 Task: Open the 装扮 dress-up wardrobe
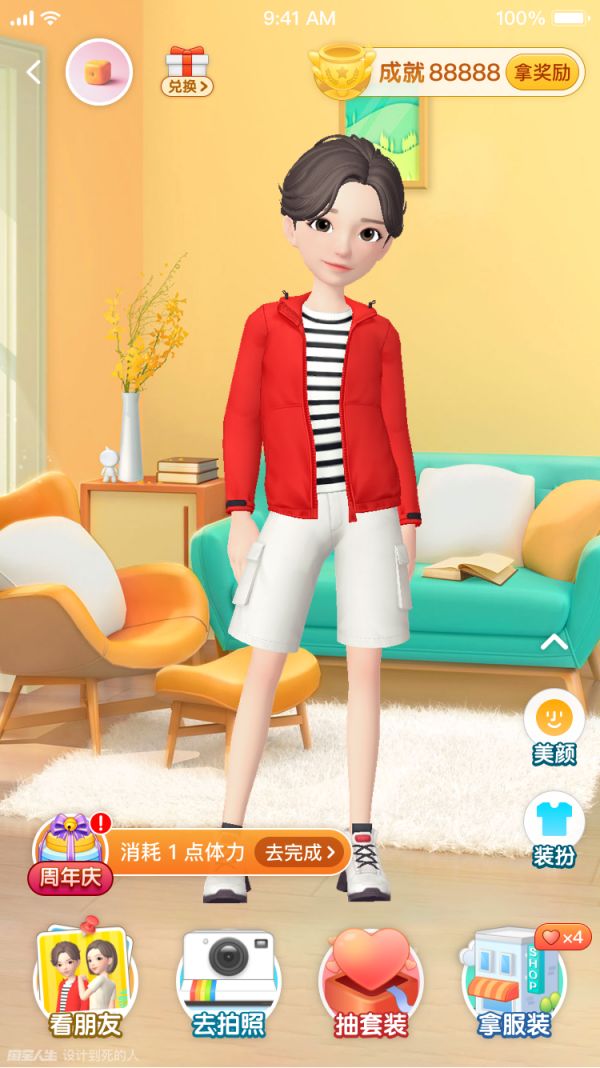pos(553,830)
